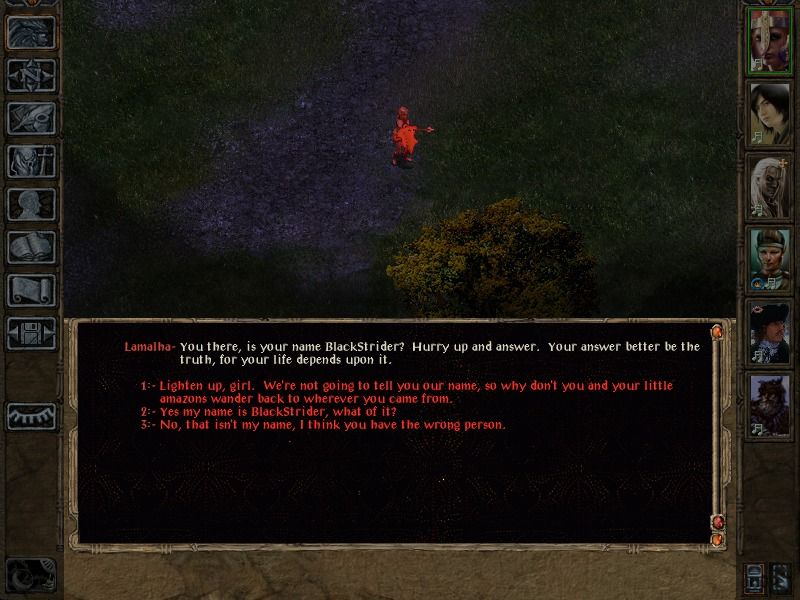The image size is (800, 600).
Task: Click the closed-eye rest button
Action: click(x=30, y=415)
